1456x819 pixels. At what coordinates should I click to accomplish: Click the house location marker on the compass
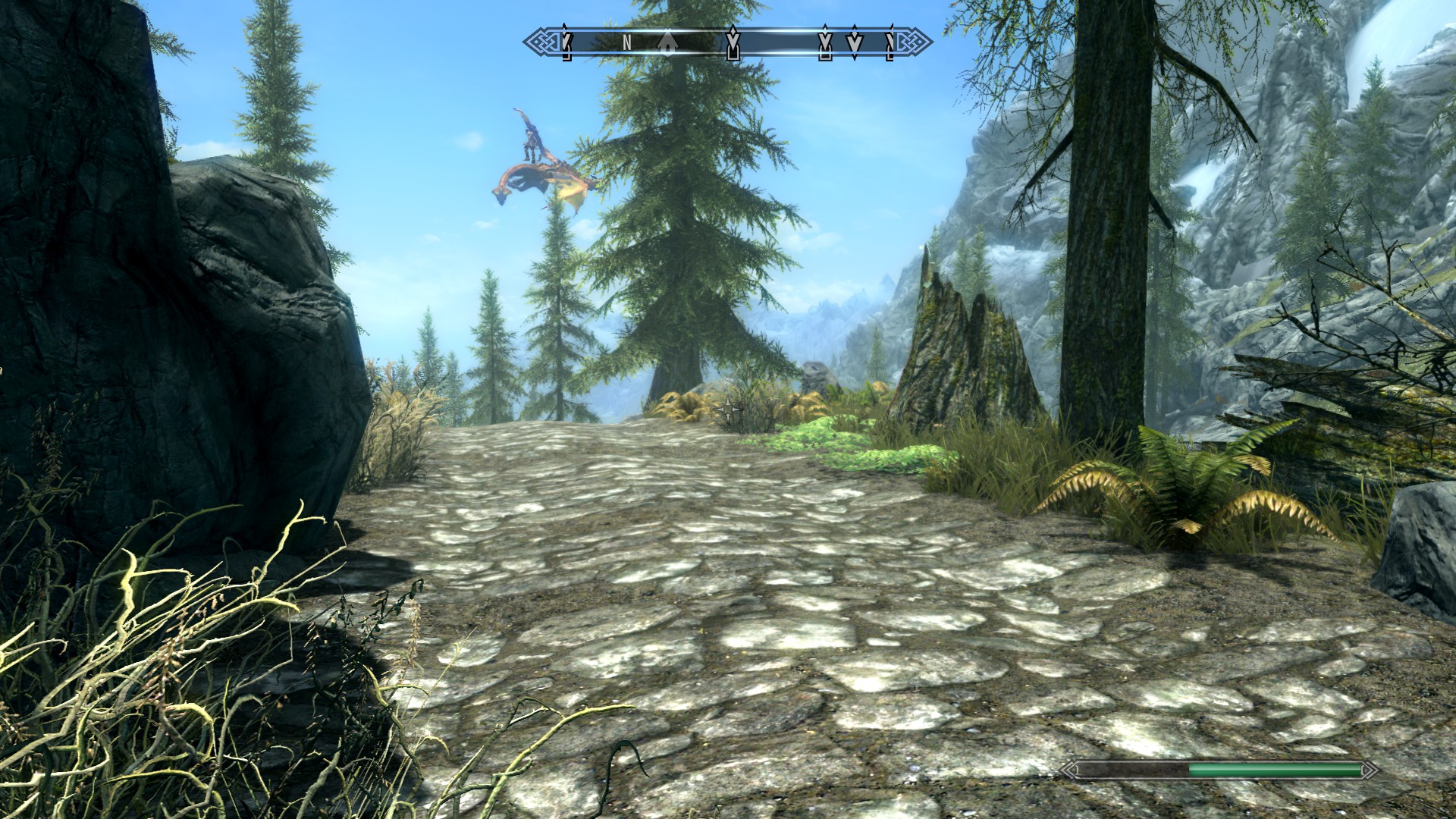click(x=667, y=43)
